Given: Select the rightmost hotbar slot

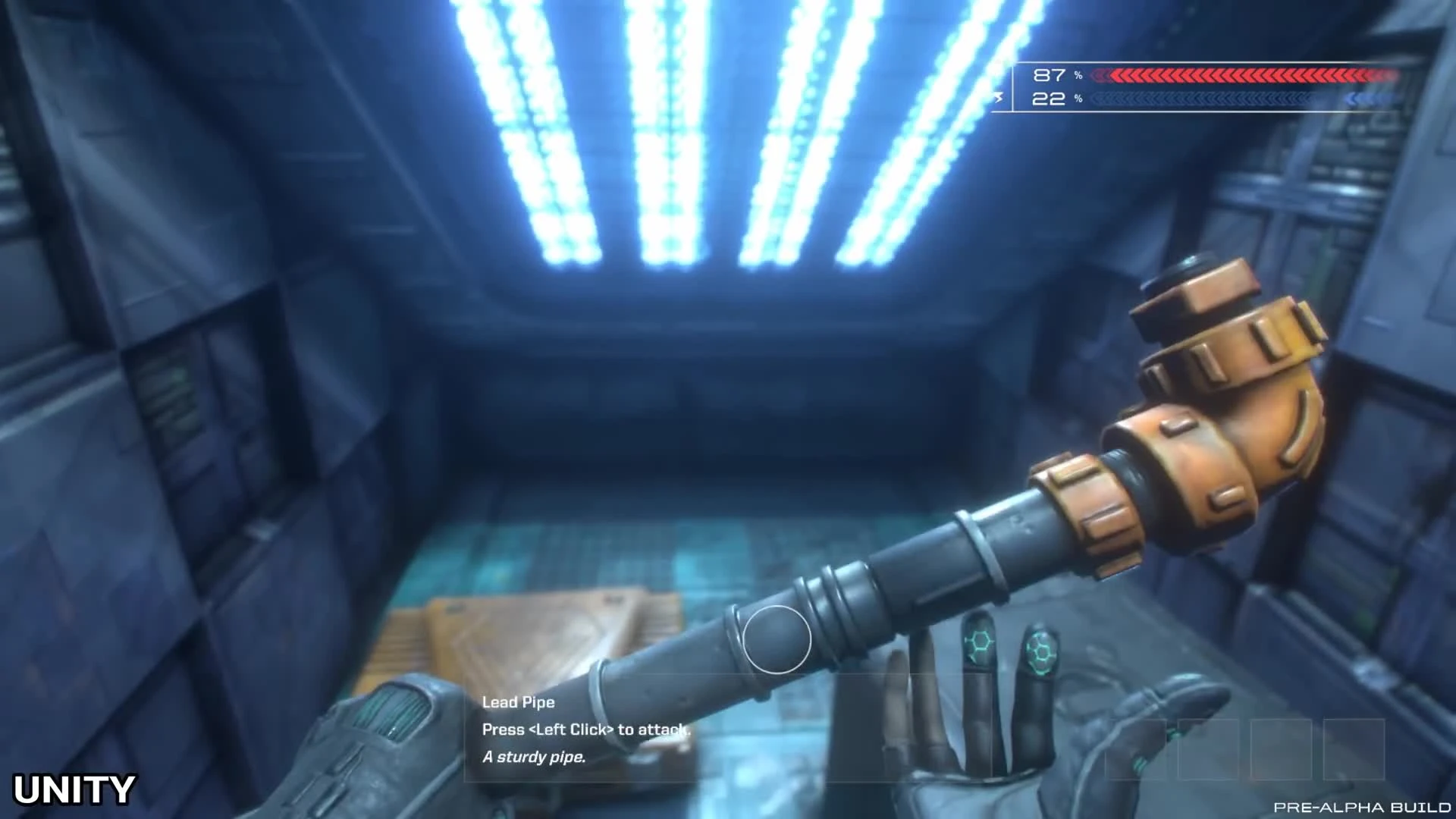Looking at the screenshot, I should (x=1354, y=749).
